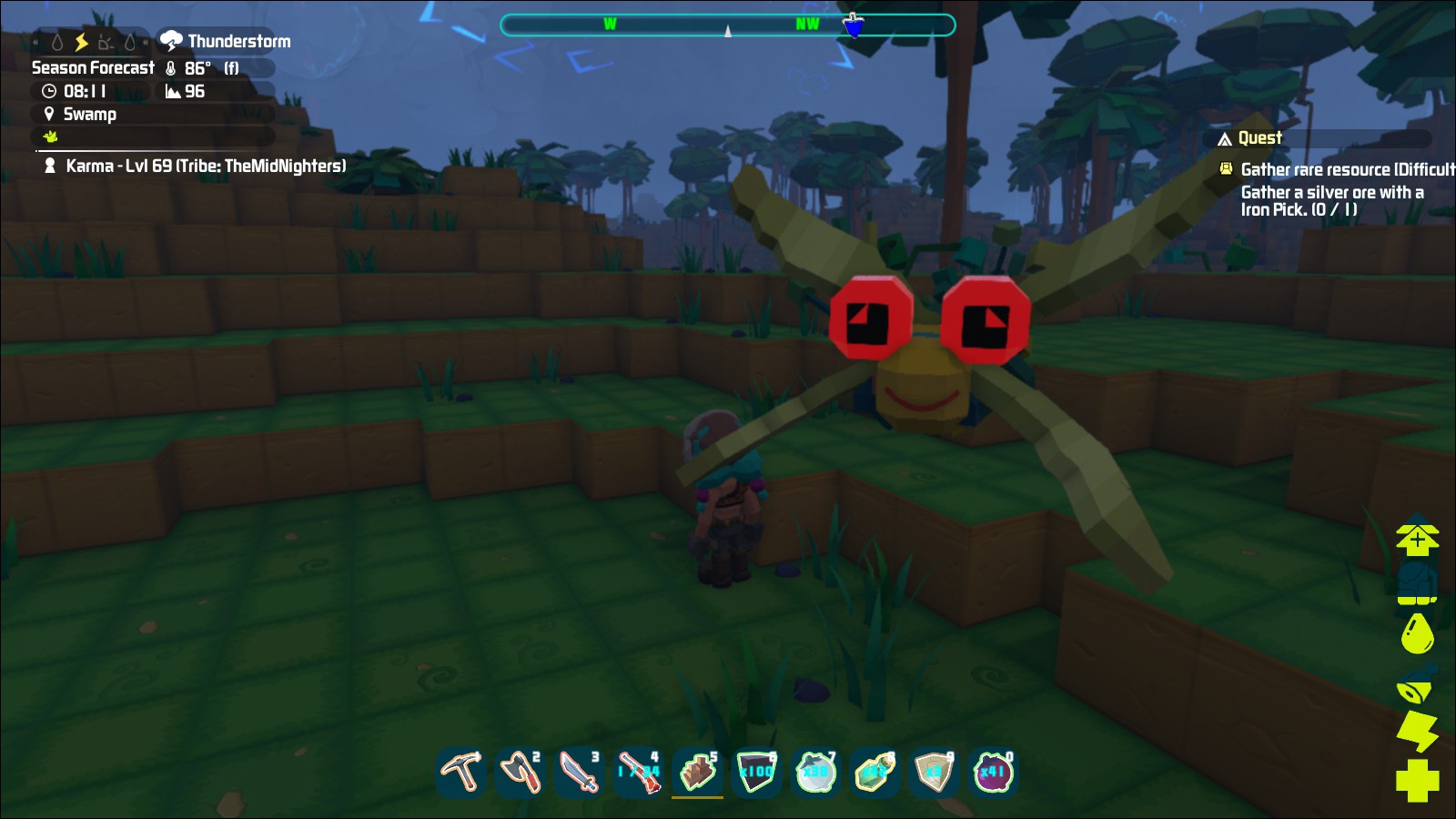
Task: Click the Karma - Lvl 69 player name
Action: pos(204,167)
